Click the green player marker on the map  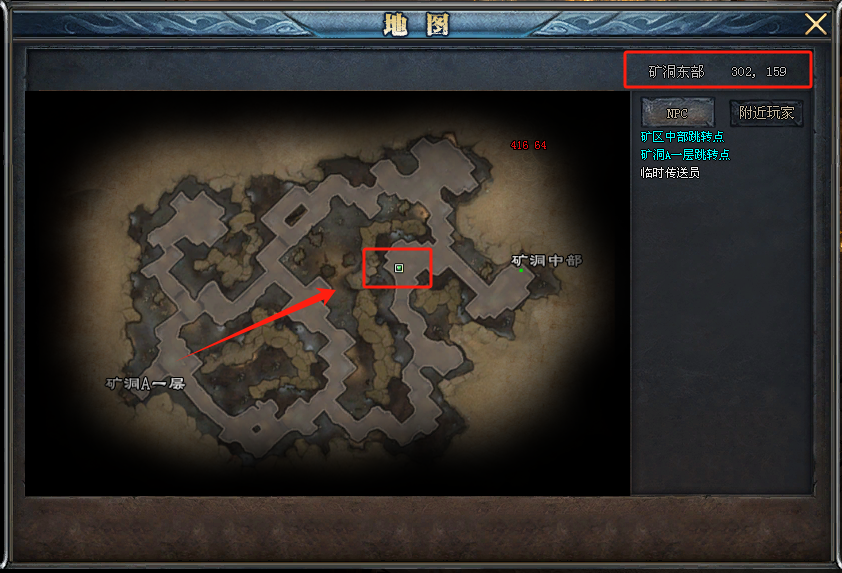click(399, 268)
